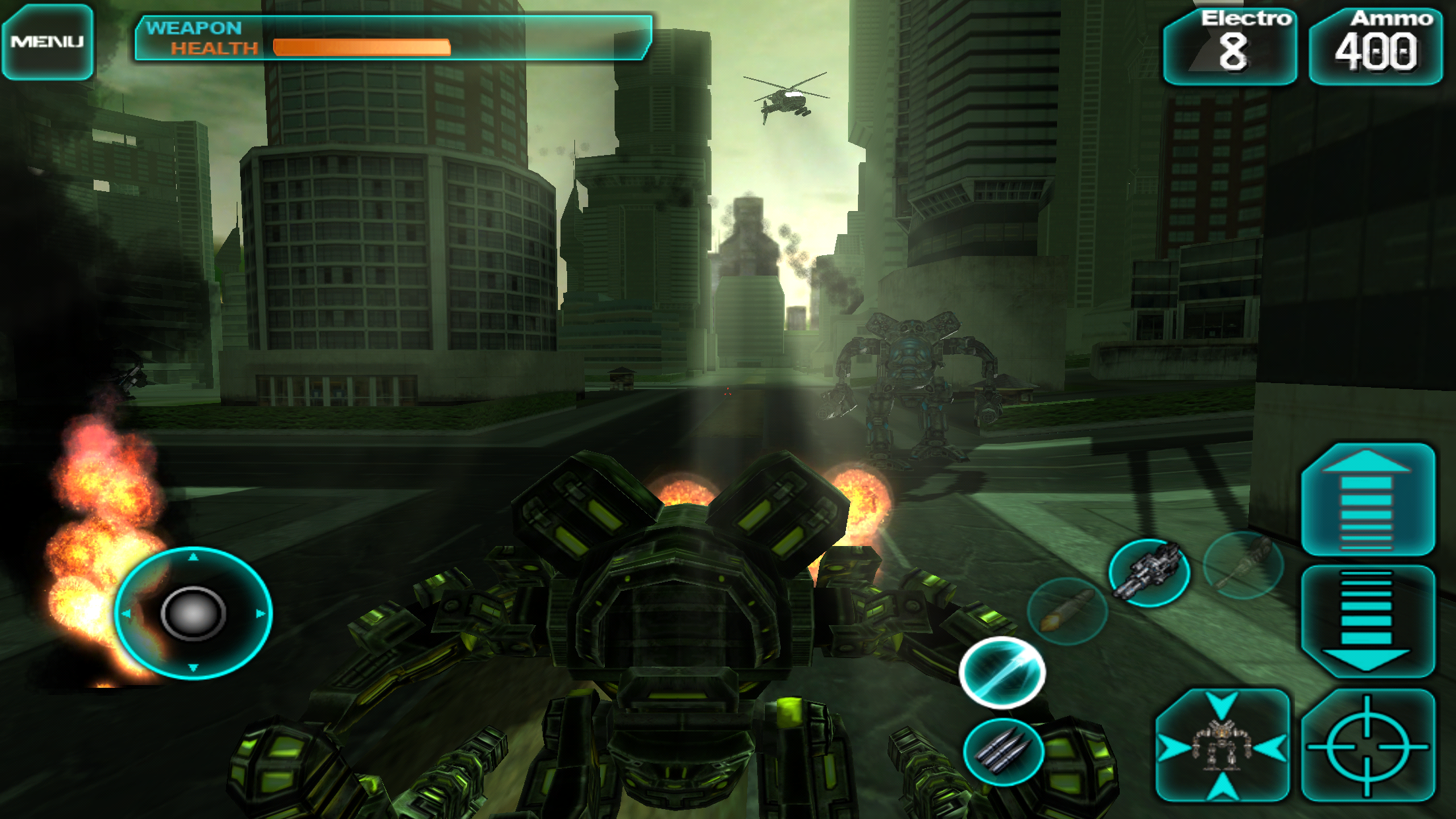Activate the crosshair fire button
Viewport: 1456px width, 819px height.
pos(1367,746)
